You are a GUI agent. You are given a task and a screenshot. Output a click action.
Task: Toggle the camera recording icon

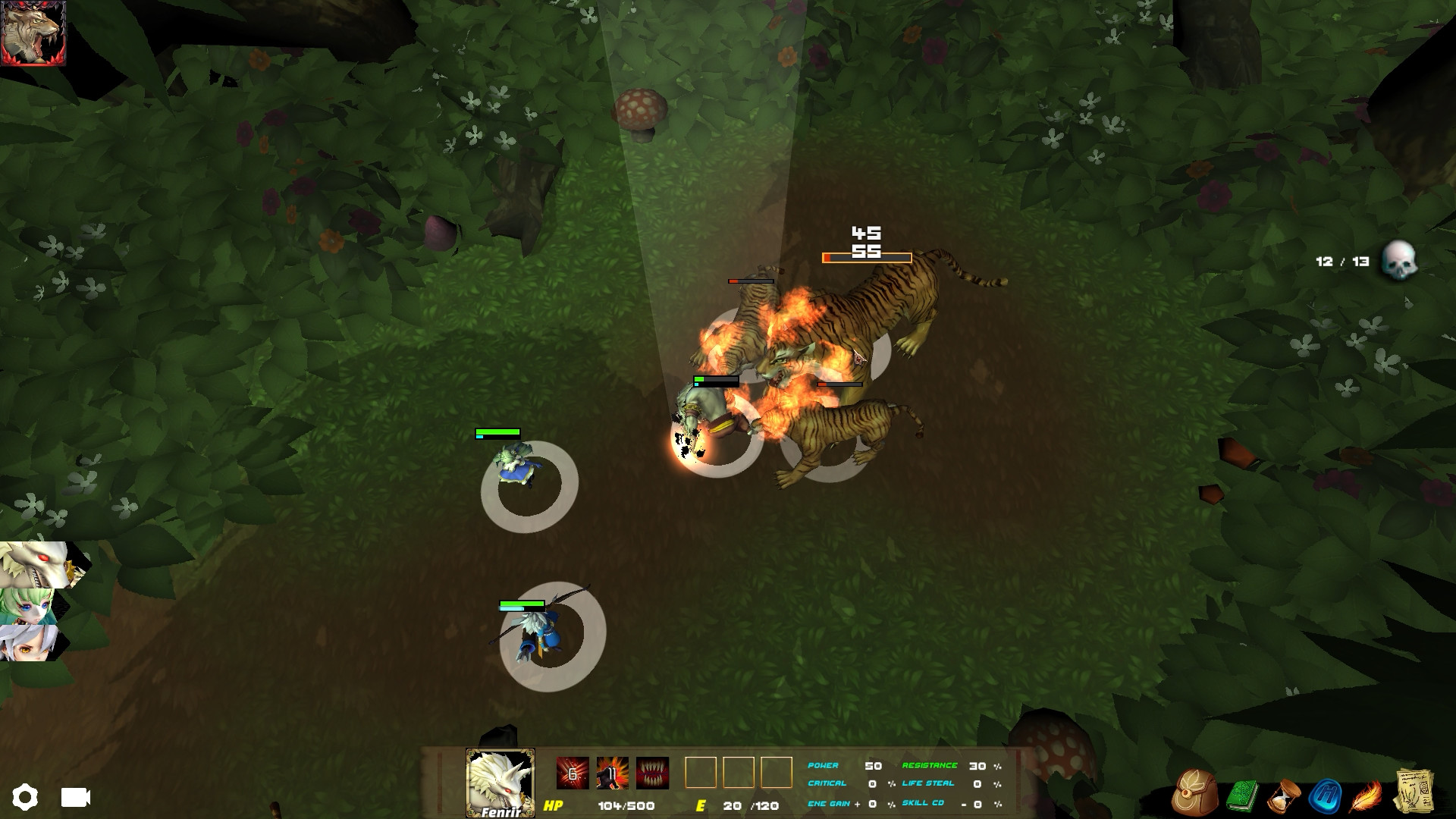point(74,798)
